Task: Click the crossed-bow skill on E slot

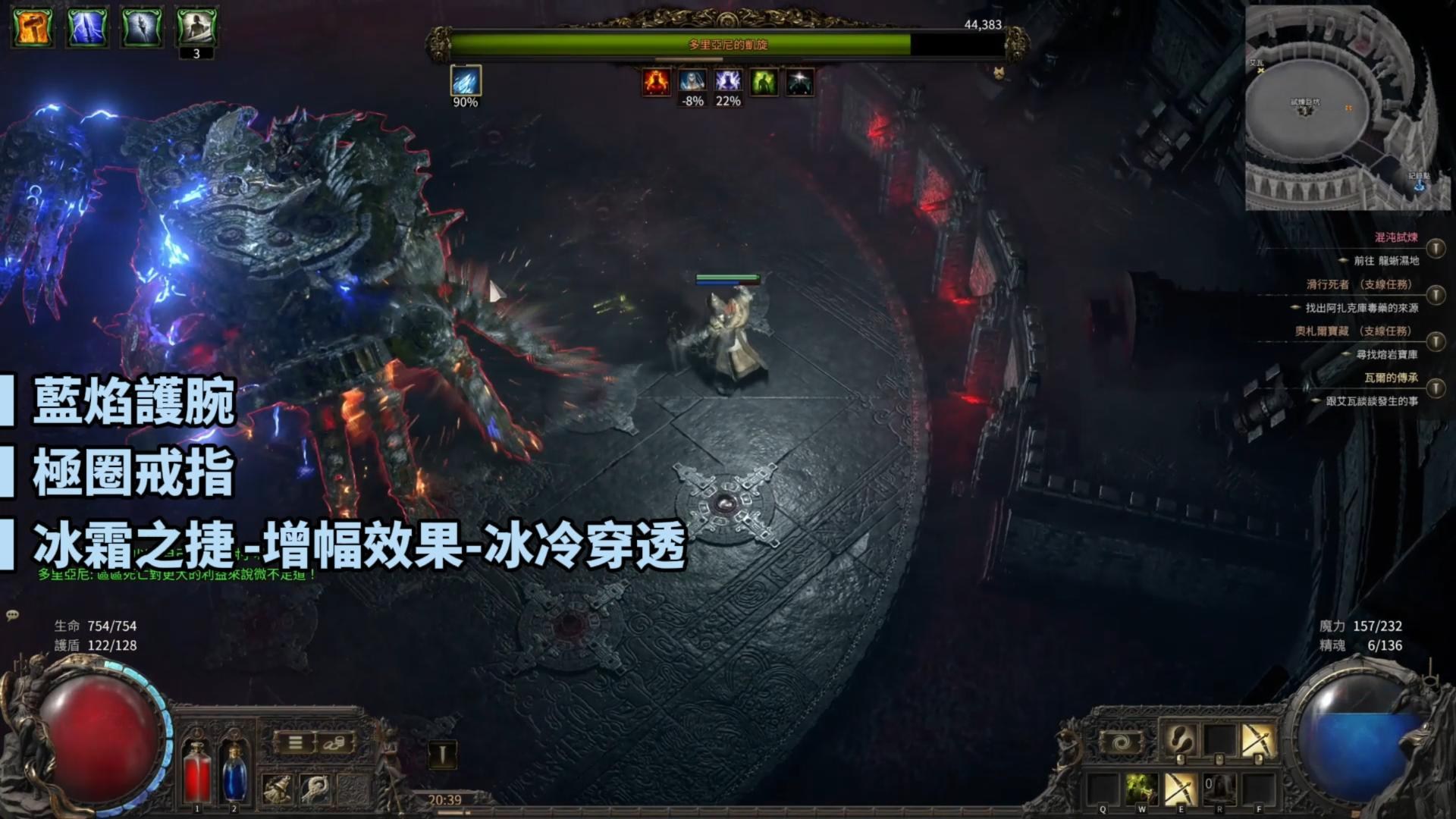Action: pos(1180,789)
